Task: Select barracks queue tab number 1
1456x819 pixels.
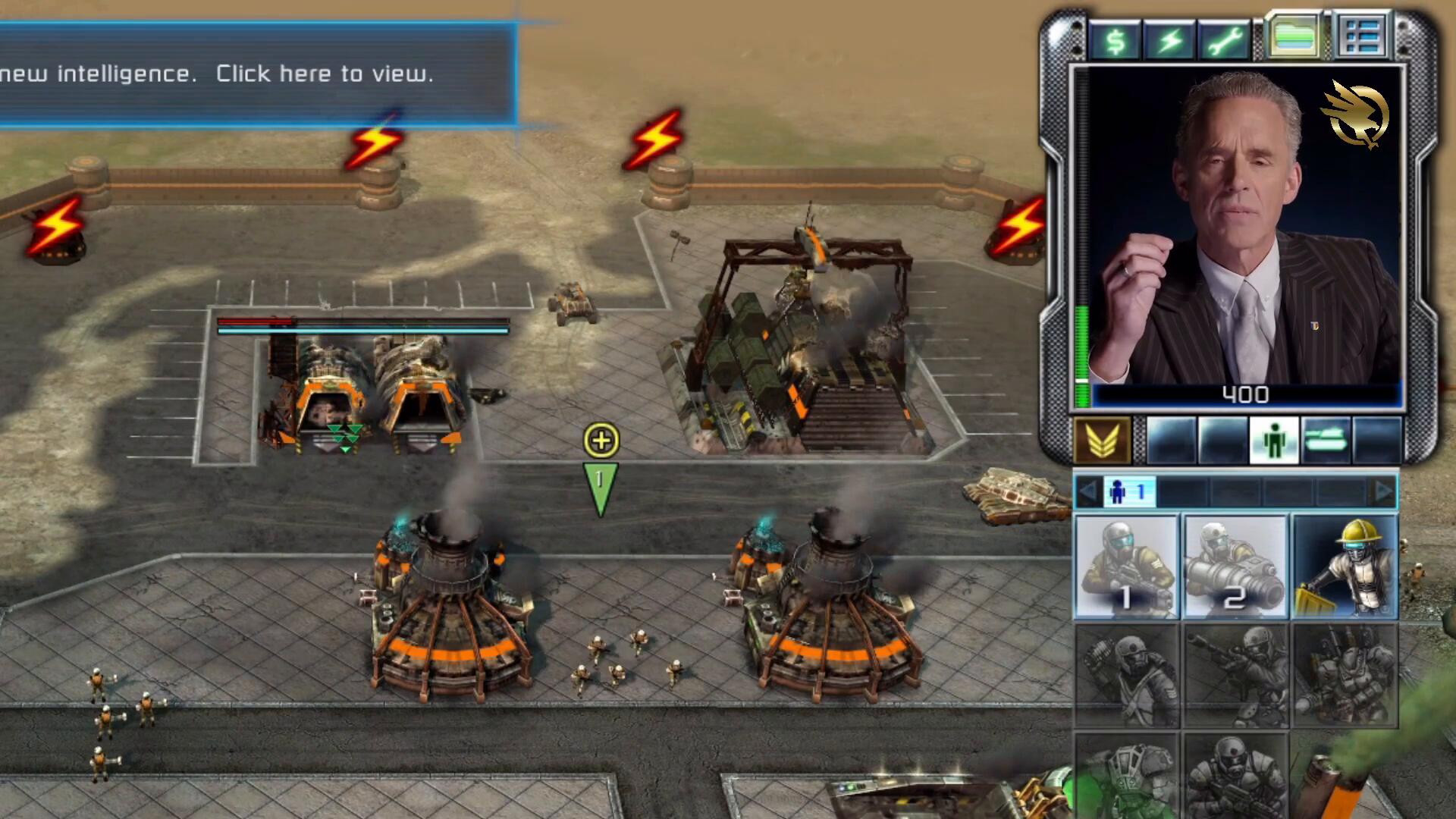Action: [x=1129, y=493]
